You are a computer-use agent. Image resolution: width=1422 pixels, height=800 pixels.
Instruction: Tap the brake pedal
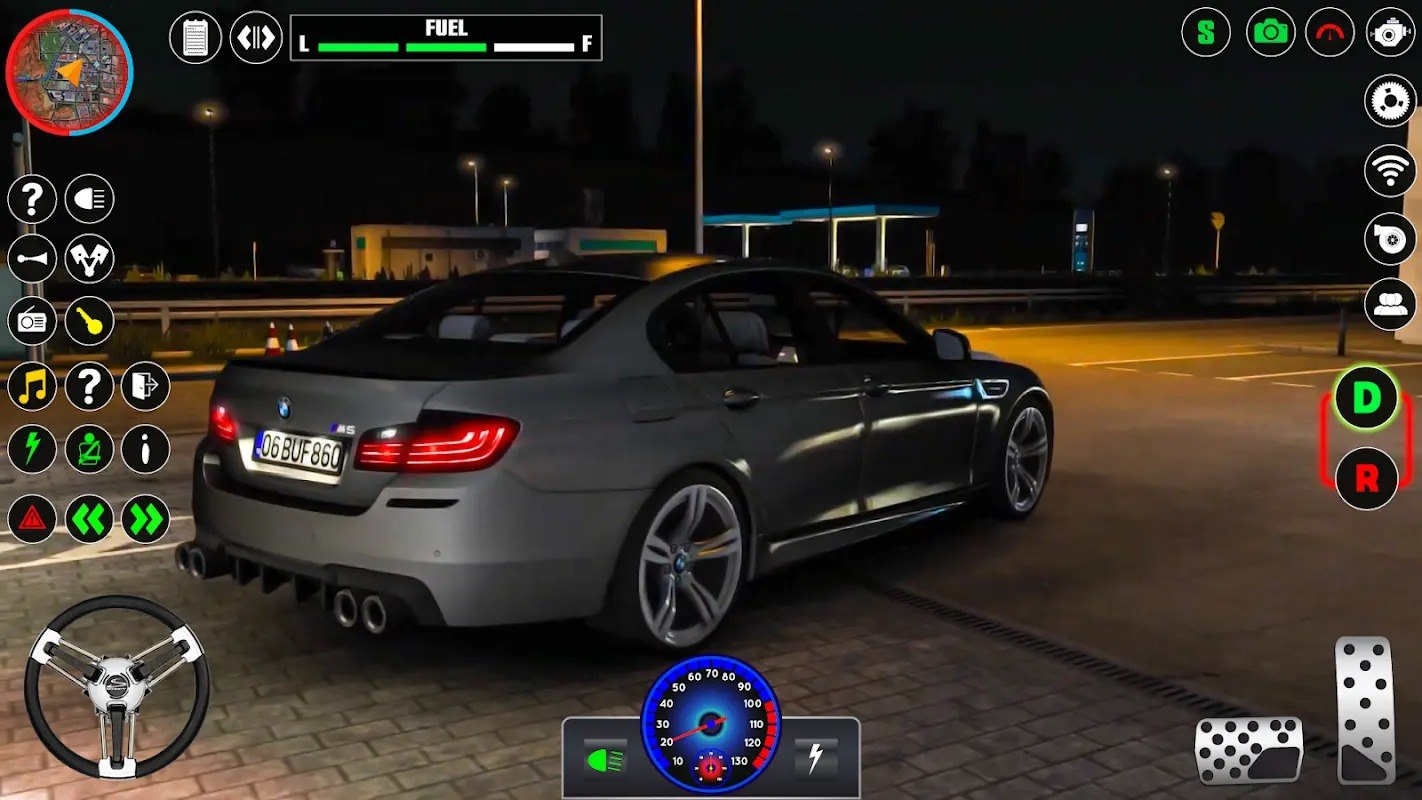click(x=1249, y=750)
